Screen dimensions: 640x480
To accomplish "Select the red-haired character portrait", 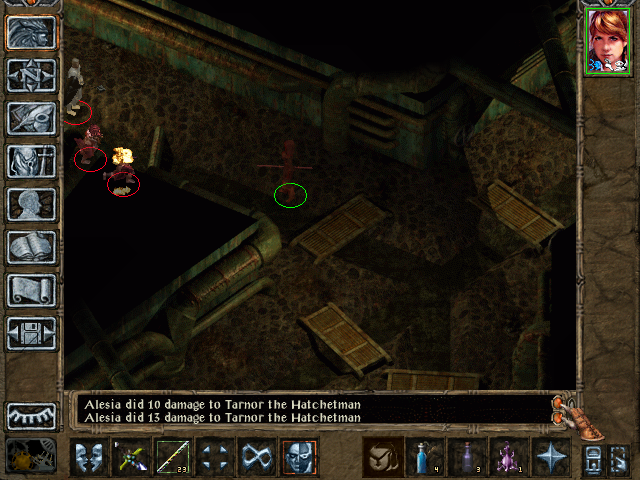I will coord(608,41).
